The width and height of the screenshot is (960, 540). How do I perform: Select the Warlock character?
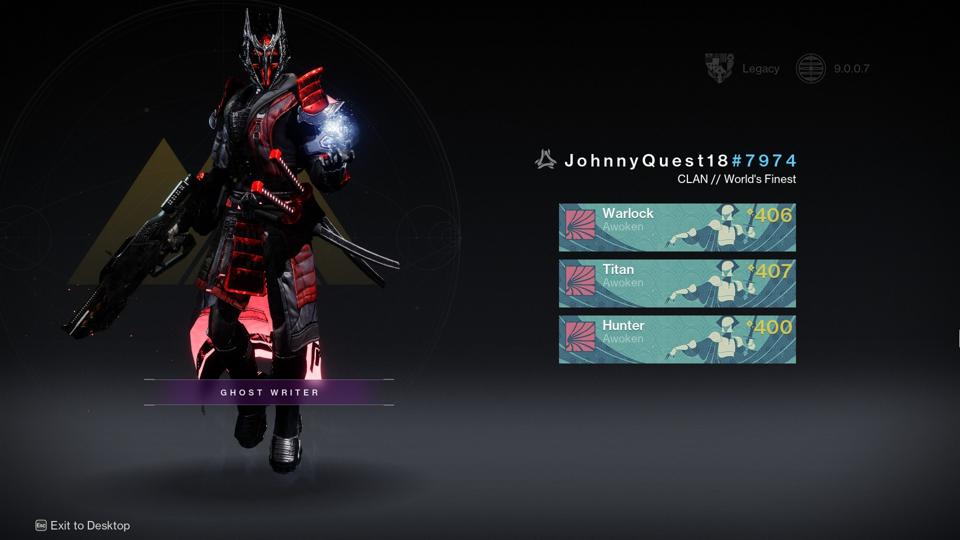coord(677,227)
